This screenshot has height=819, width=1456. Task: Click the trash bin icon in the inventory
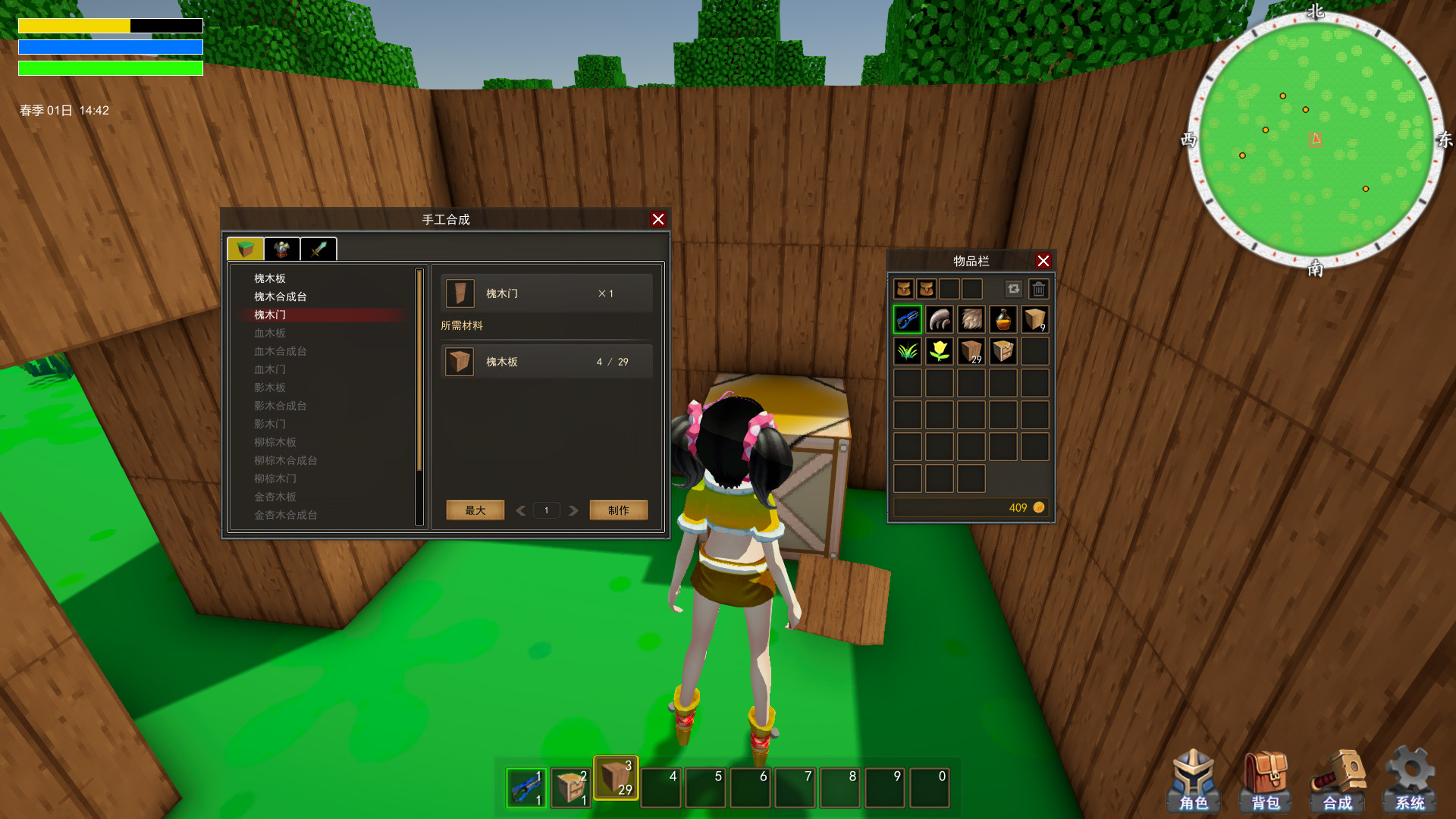pyautogui.click(x=1039, y=288)
